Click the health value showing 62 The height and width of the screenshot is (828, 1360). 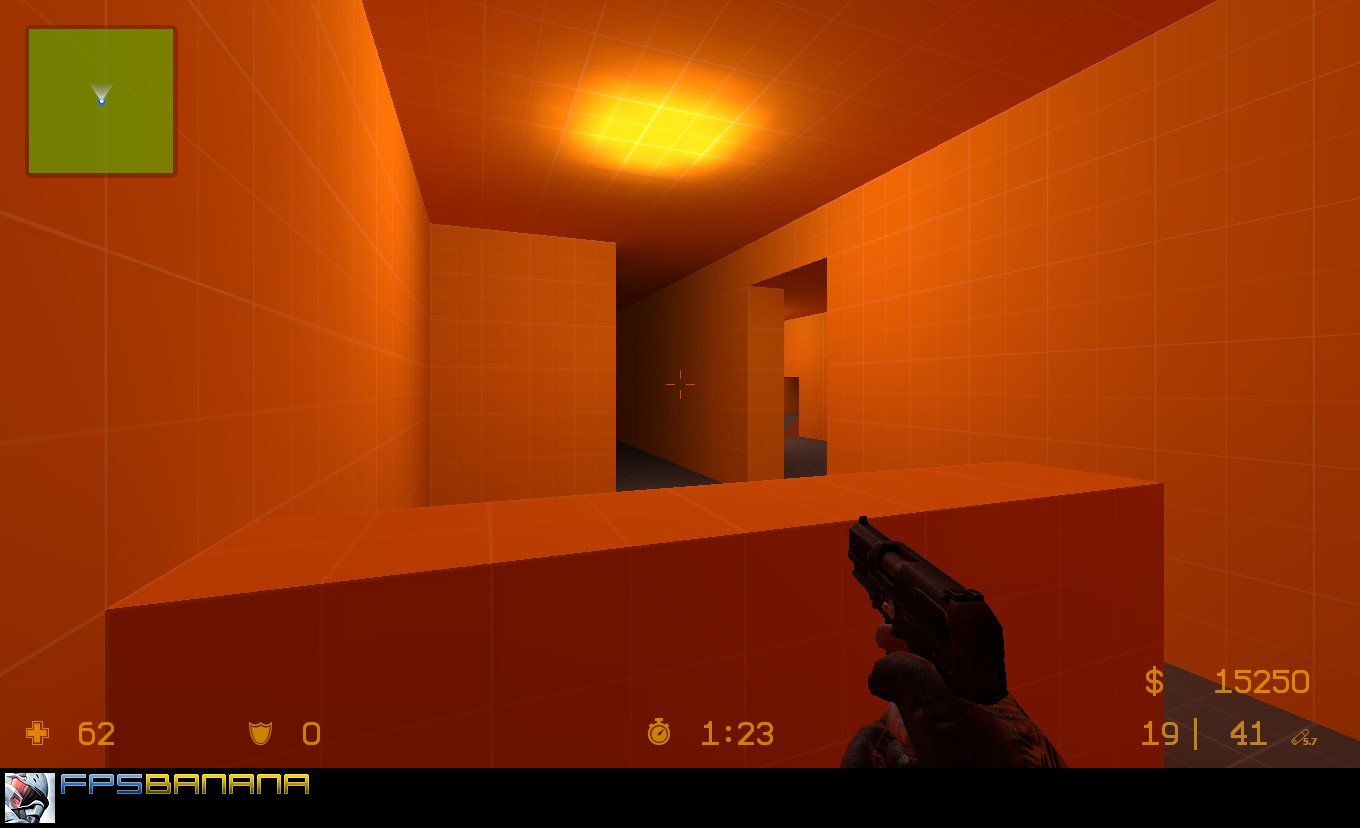click(97, 735)
